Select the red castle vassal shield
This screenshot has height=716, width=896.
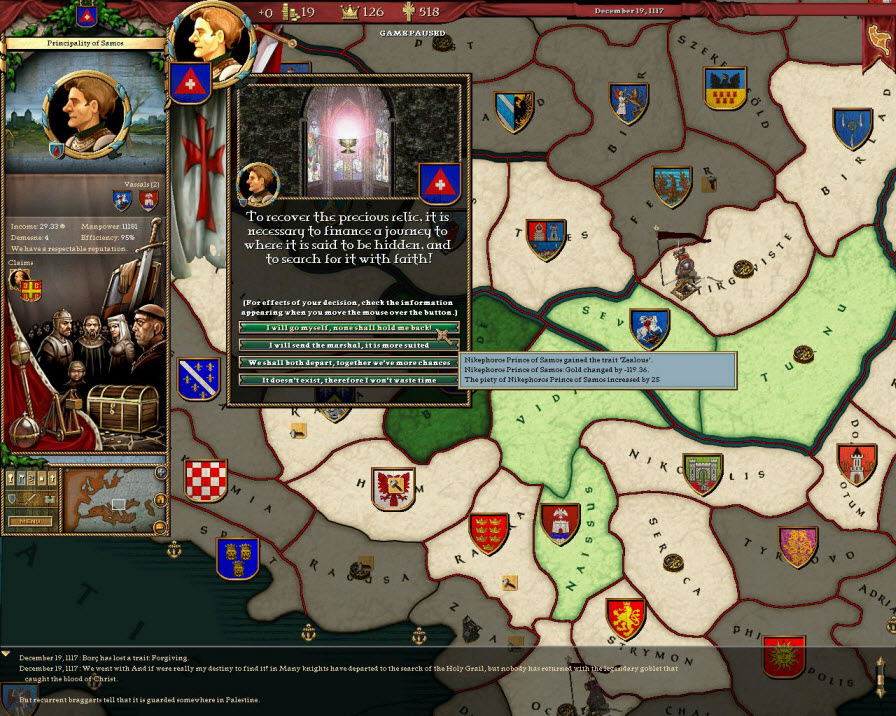[x=149, y=201]
